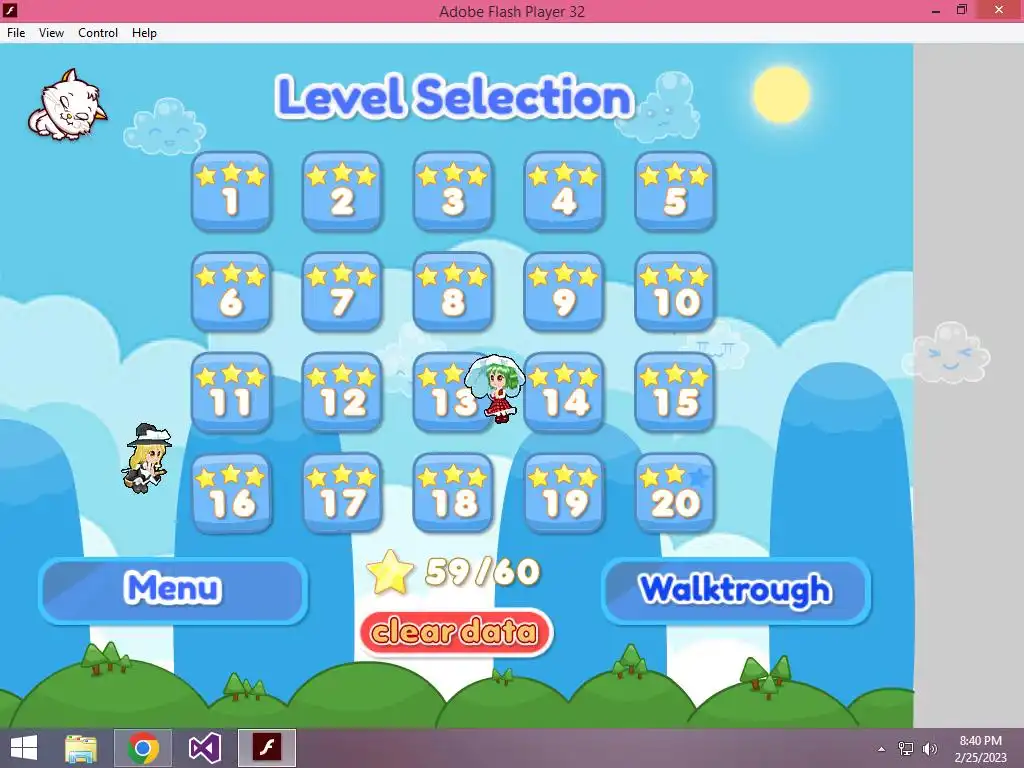Select level 1 tile

[x=231, y=191]
